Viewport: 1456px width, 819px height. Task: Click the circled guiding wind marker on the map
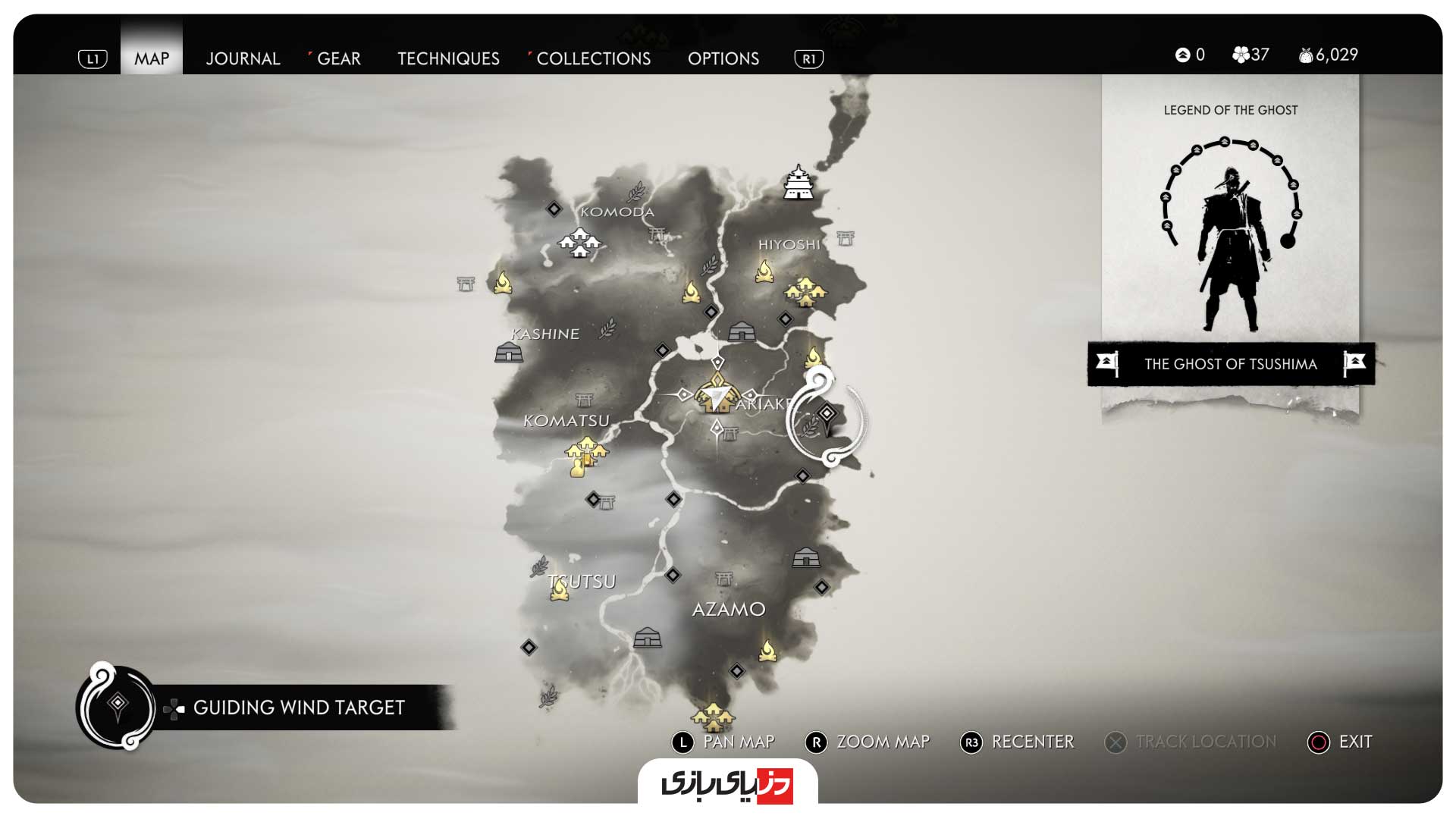coord(827,413)
